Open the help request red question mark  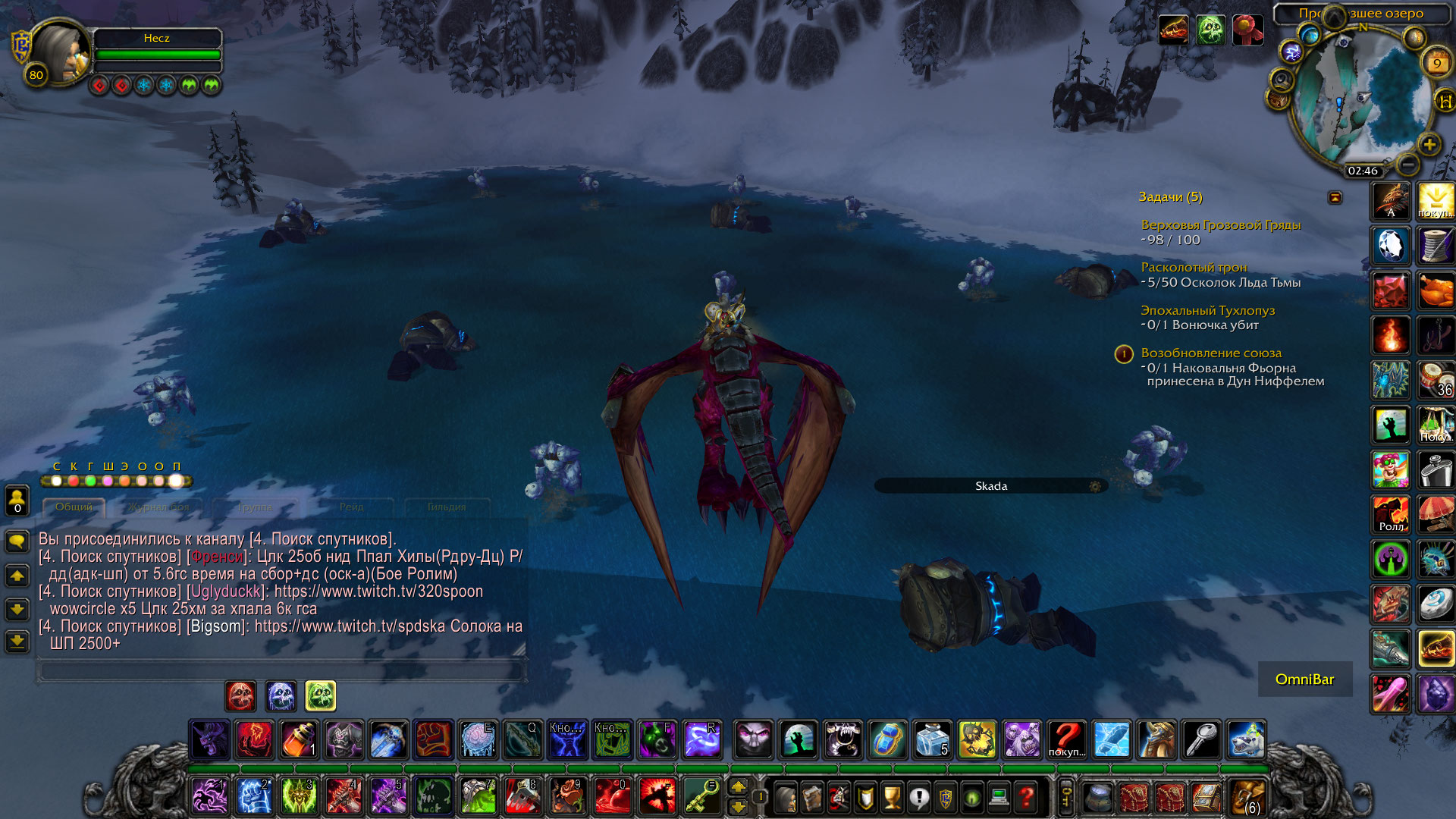1026,797
